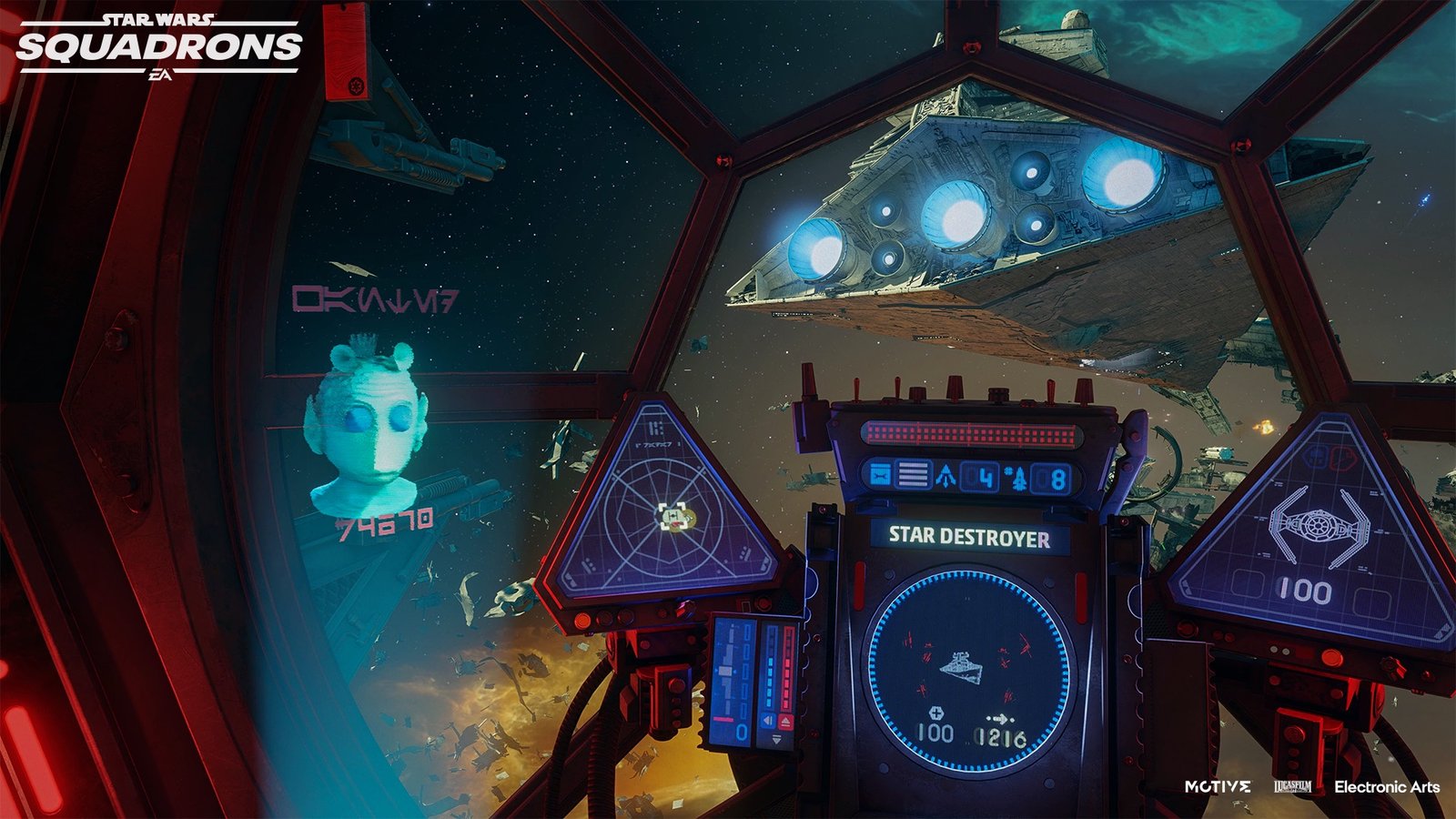Select the square laser cannon icon
The width and height of the screenshot is (1456, 819).
point(879,475)
